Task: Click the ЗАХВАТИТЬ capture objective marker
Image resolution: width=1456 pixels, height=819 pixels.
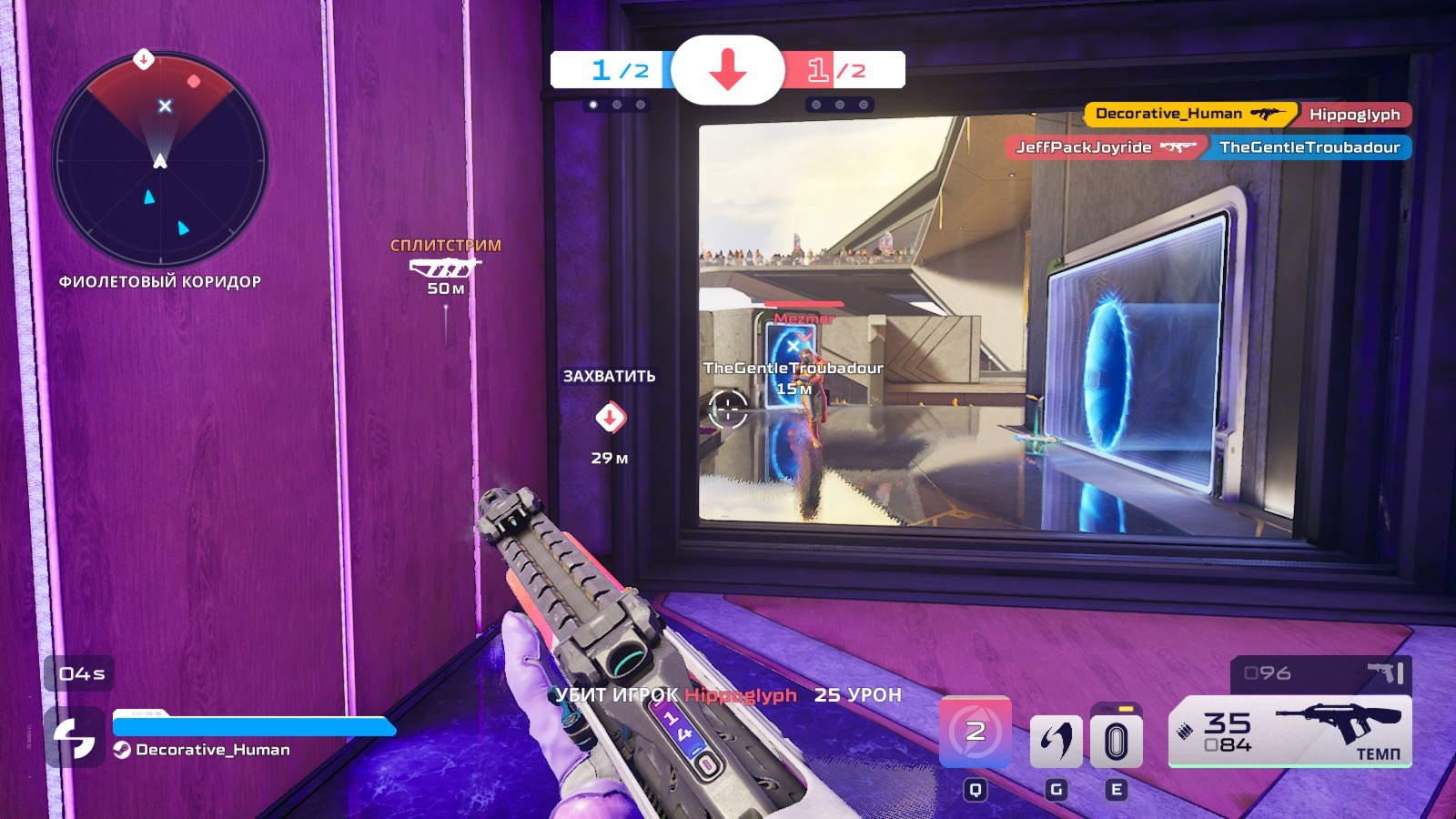Action: [610, 418]
